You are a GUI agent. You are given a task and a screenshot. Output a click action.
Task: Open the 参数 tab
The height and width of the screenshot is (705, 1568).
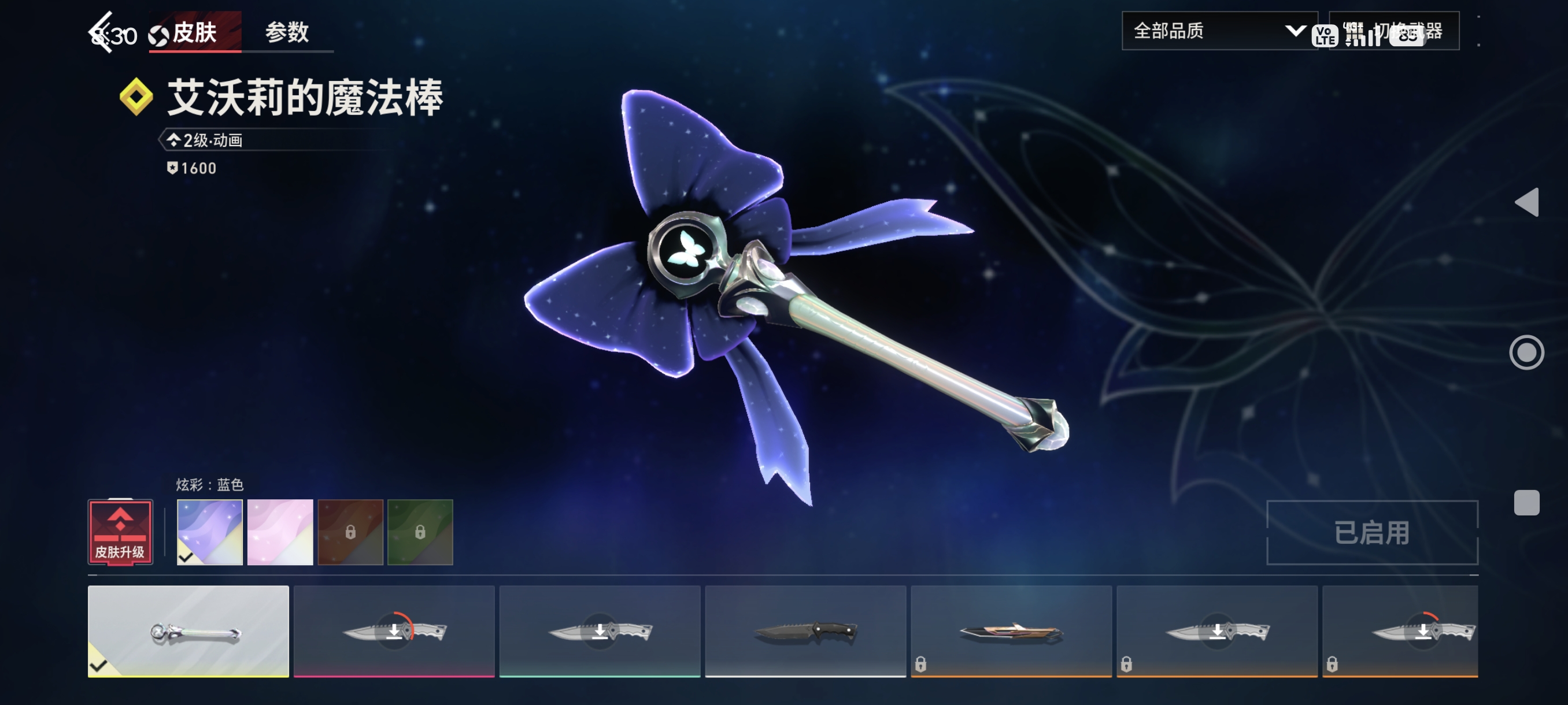[287, 32]
